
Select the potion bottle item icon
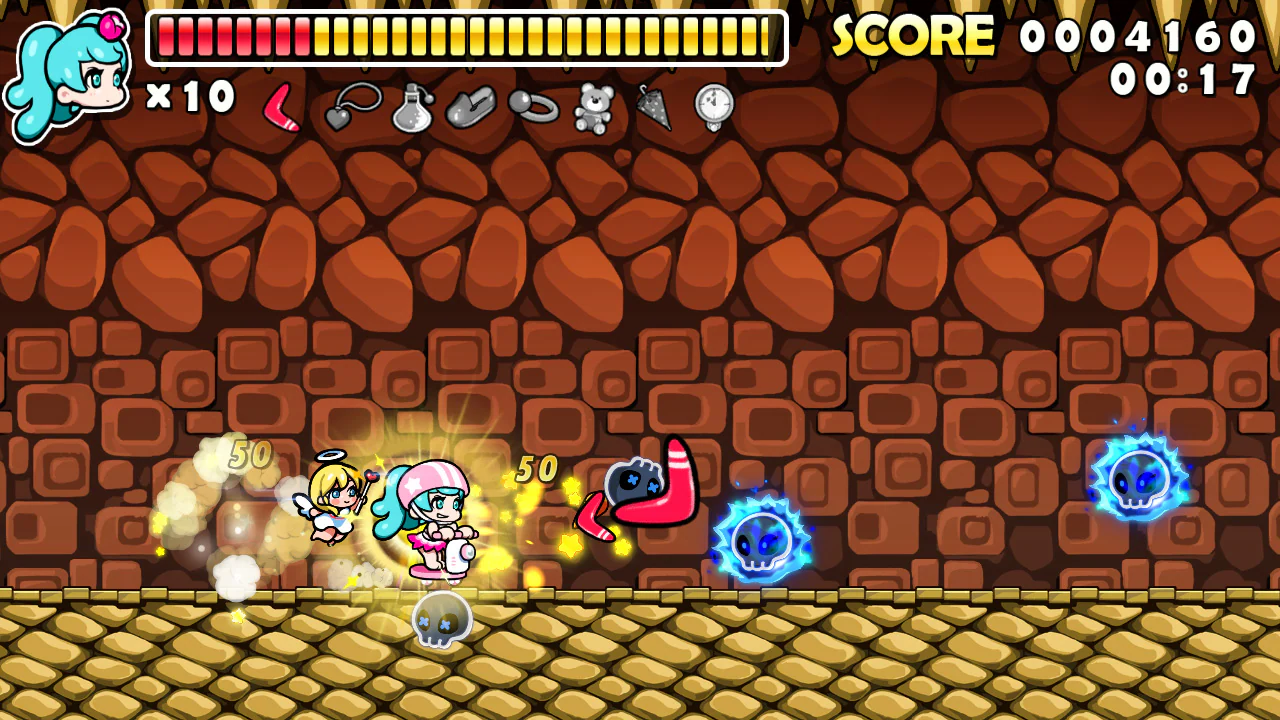(412, 108)
